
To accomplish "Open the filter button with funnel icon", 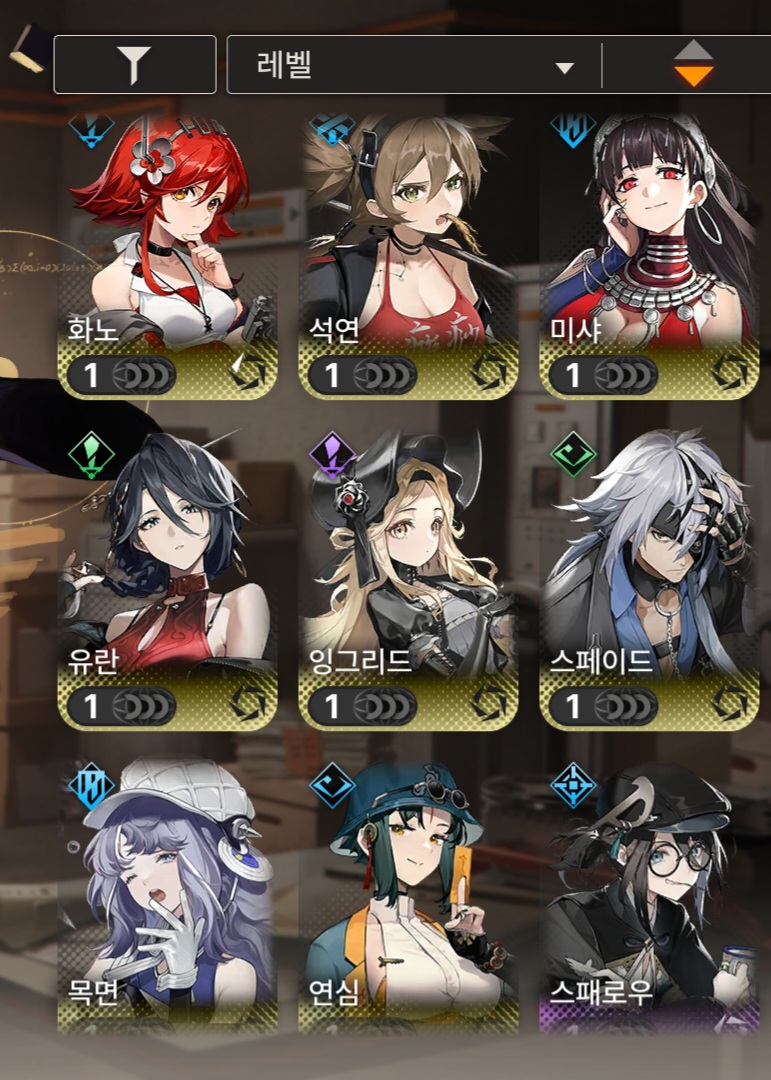I will coord(134,65).
